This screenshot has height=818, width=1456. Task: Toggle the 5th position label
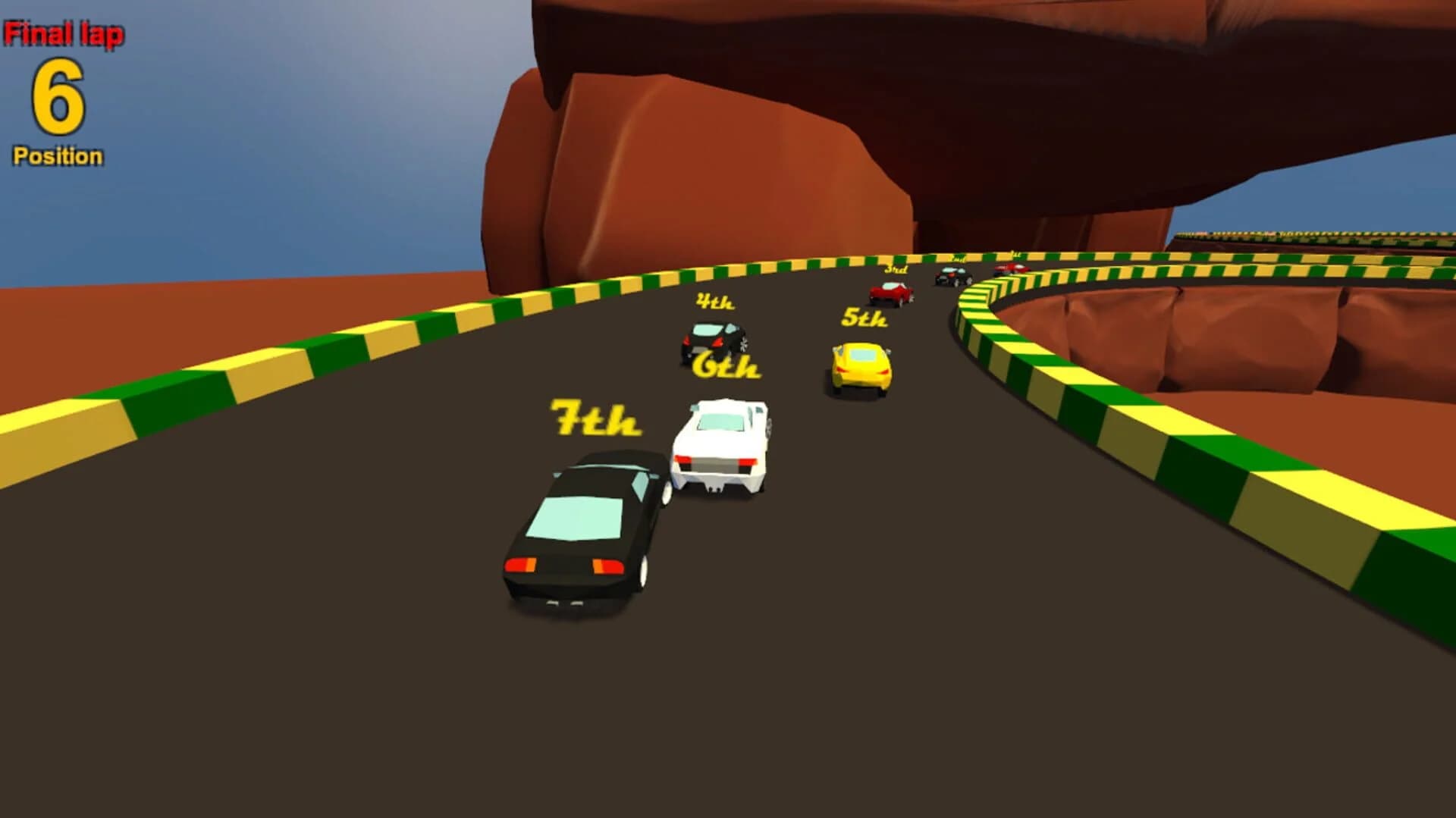[863, 318]
